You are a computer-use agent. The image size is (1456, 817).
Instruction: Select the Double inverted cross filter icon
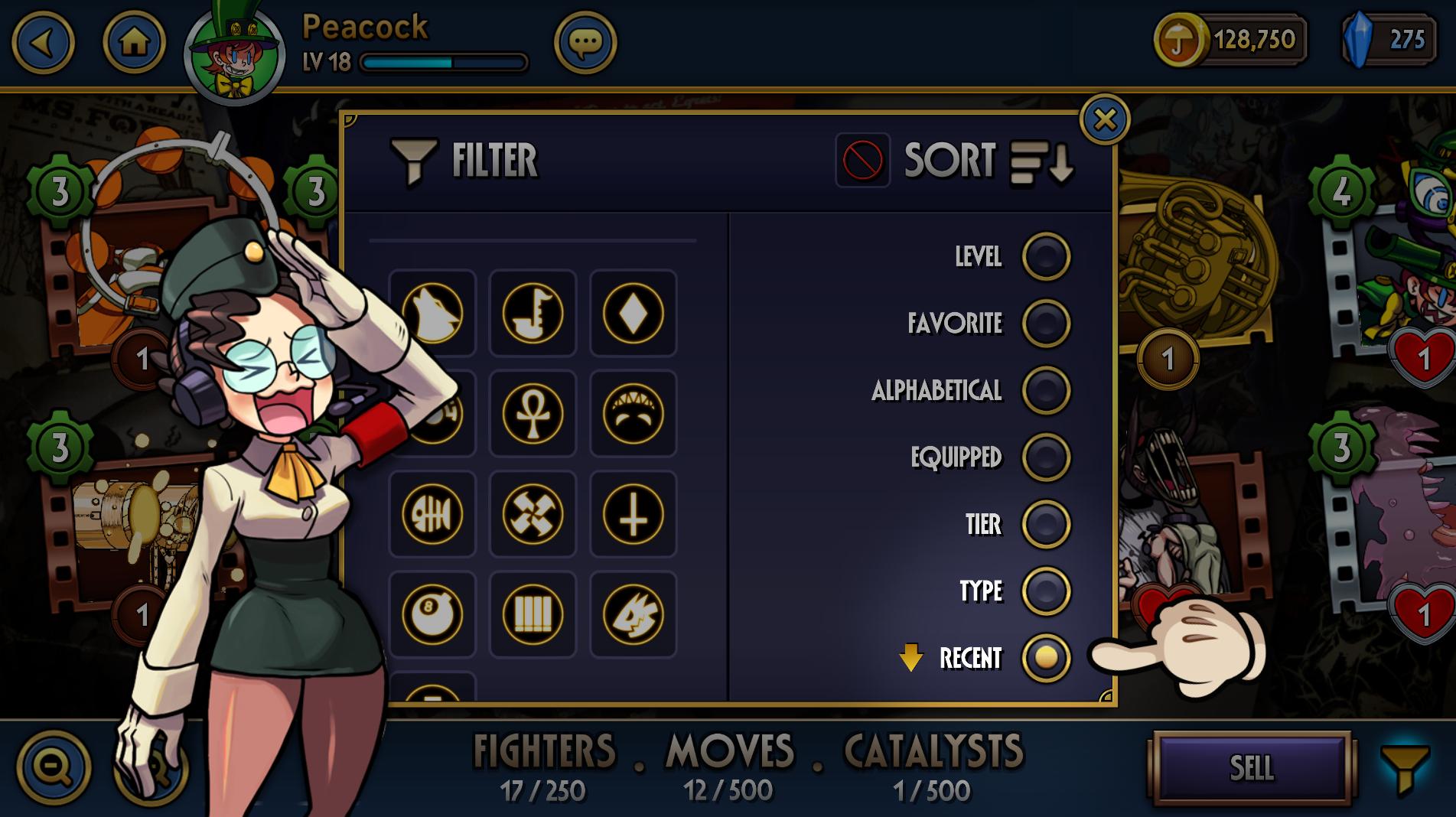click(x=631, y=514)
